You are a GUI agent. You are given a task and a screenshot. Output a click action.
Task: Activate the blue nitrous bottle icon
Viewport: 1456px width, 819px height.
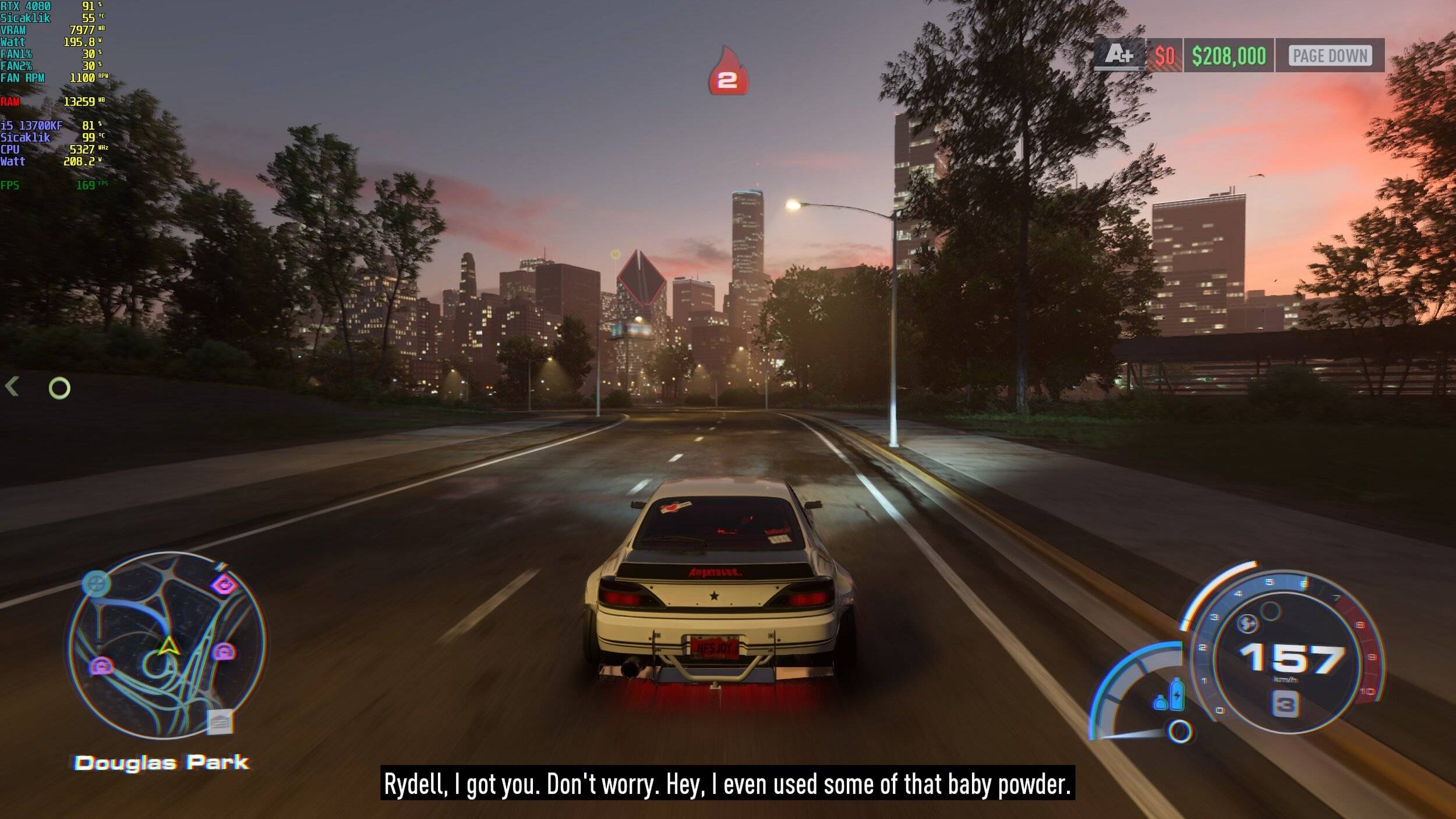tap(1176, 694)
